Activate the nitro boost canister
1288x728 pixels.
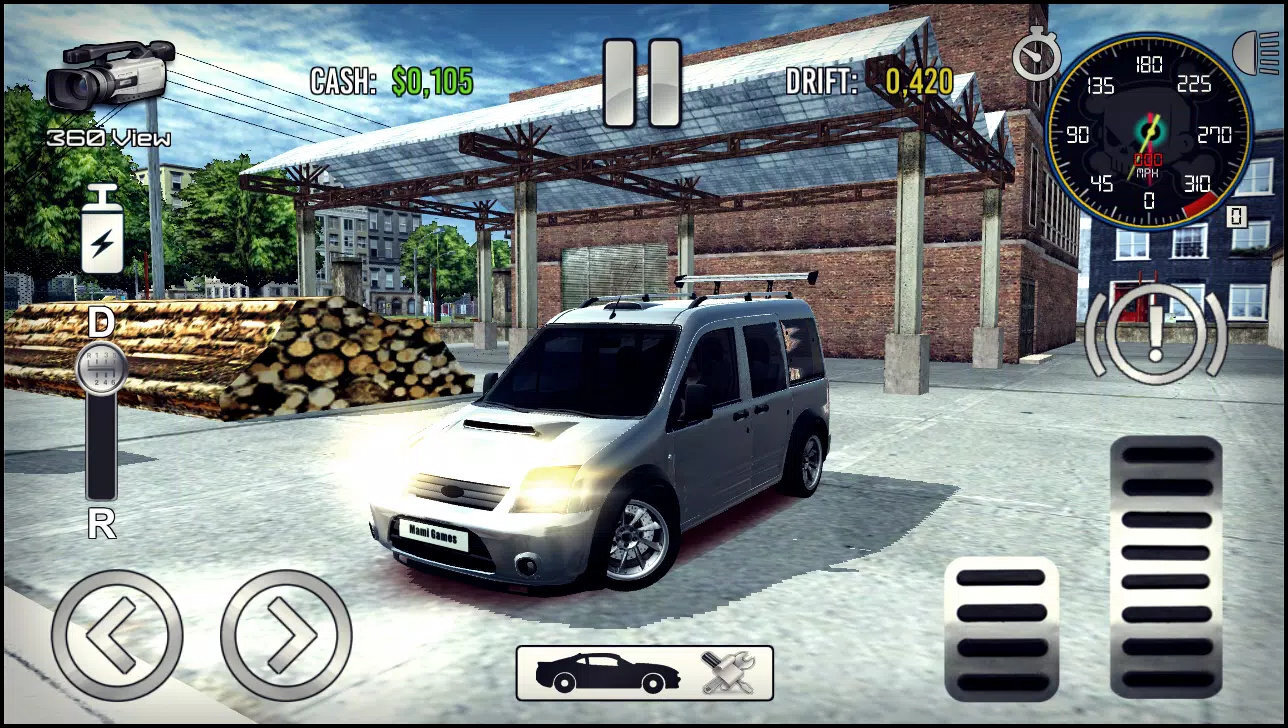(x=102, y=230)
